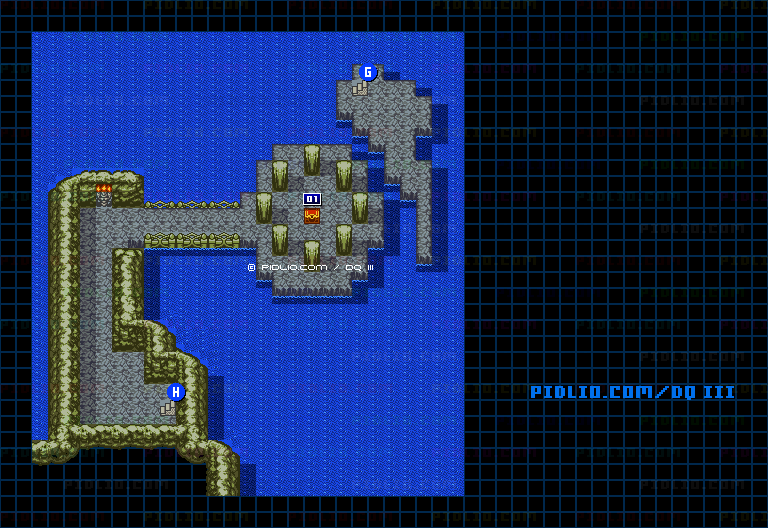Viewport: 768px width, 528px height.
Task: Select the blue H stairway marker
Action: click(176, 392)
